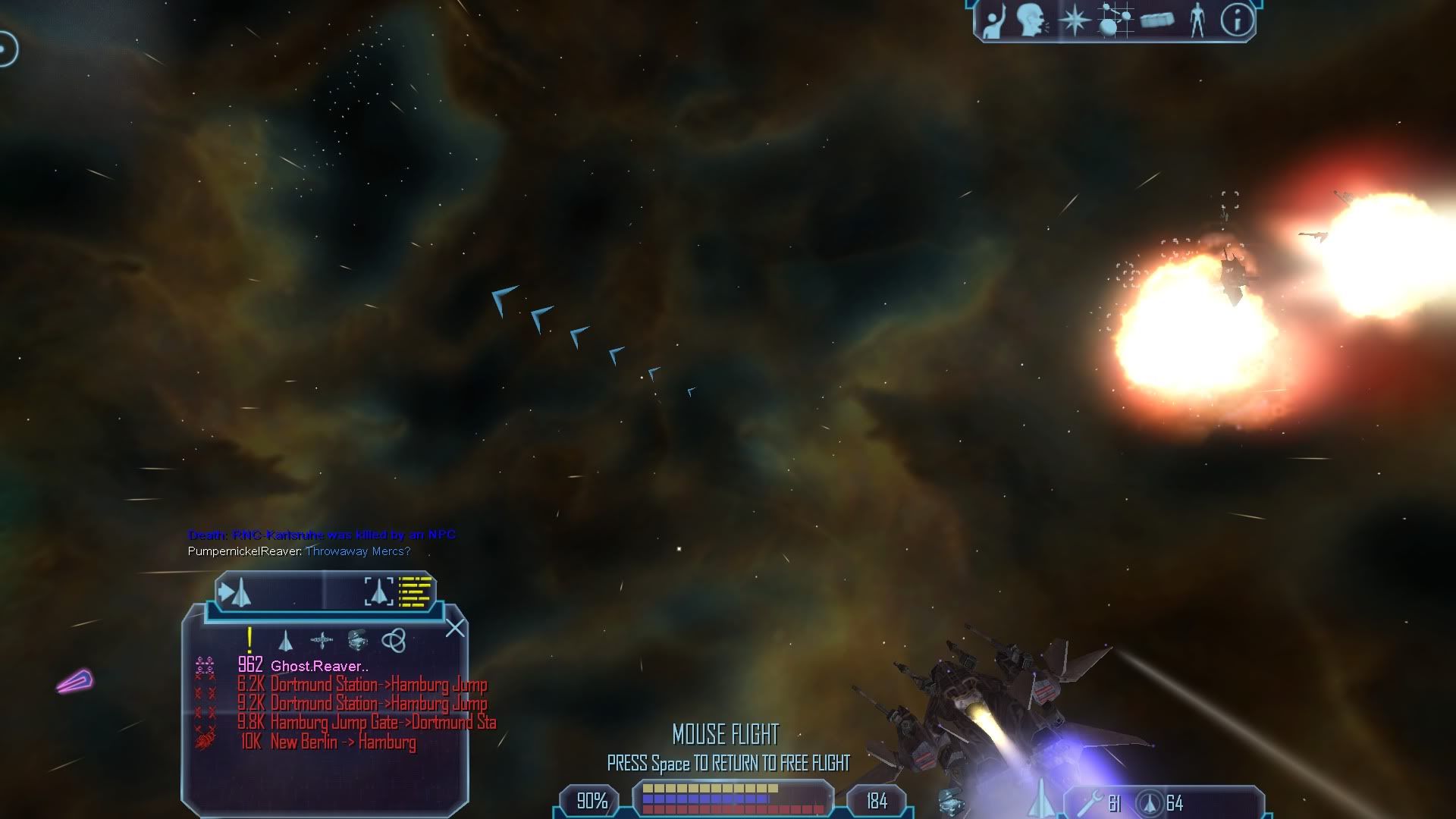The width and height of the screenshot is (1456, 819).
Task: Open the information 'i' icon
Action: [x=1237, y=20]
